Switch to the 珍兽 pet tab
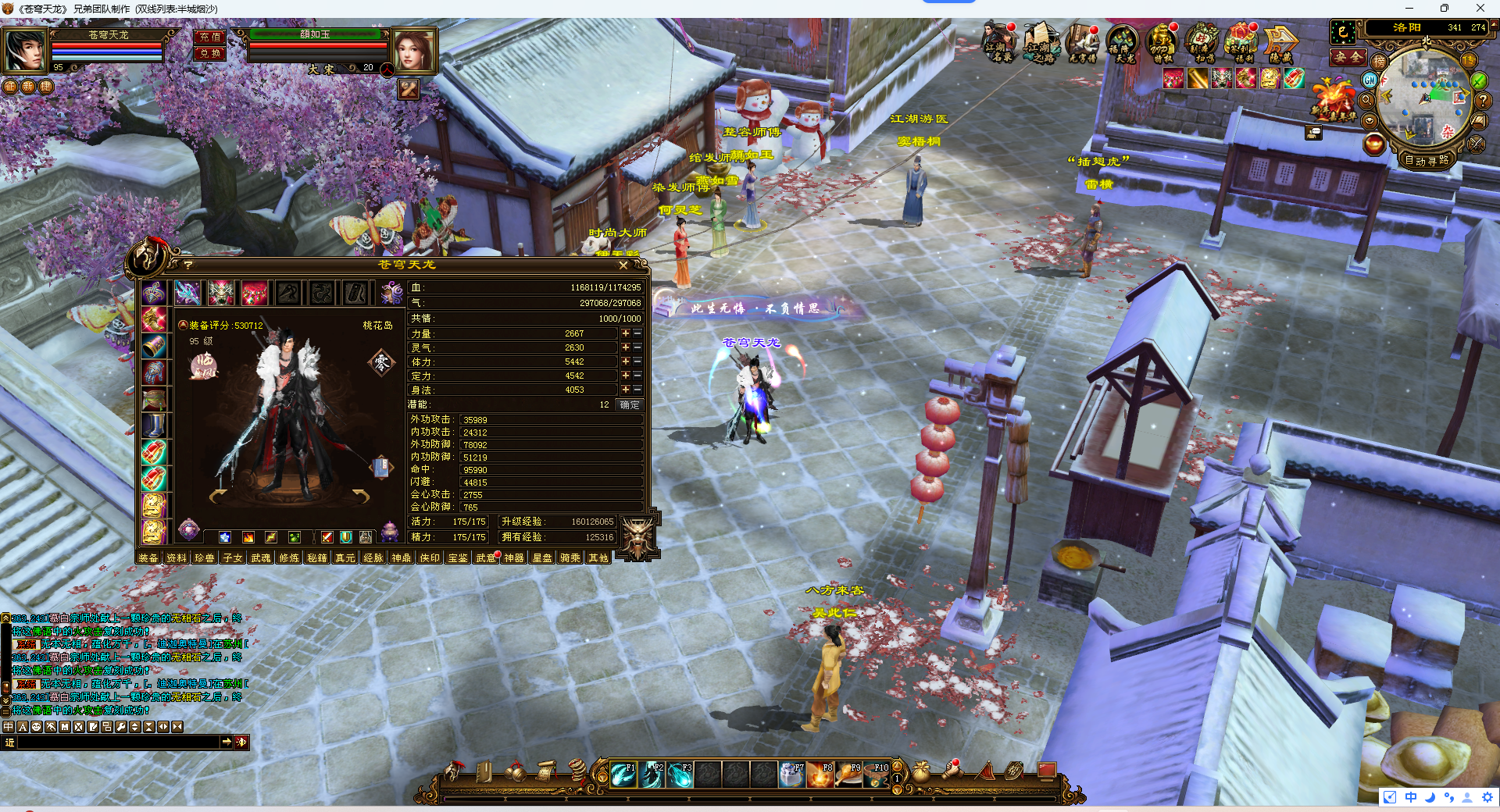 click(x=205, y=557)
